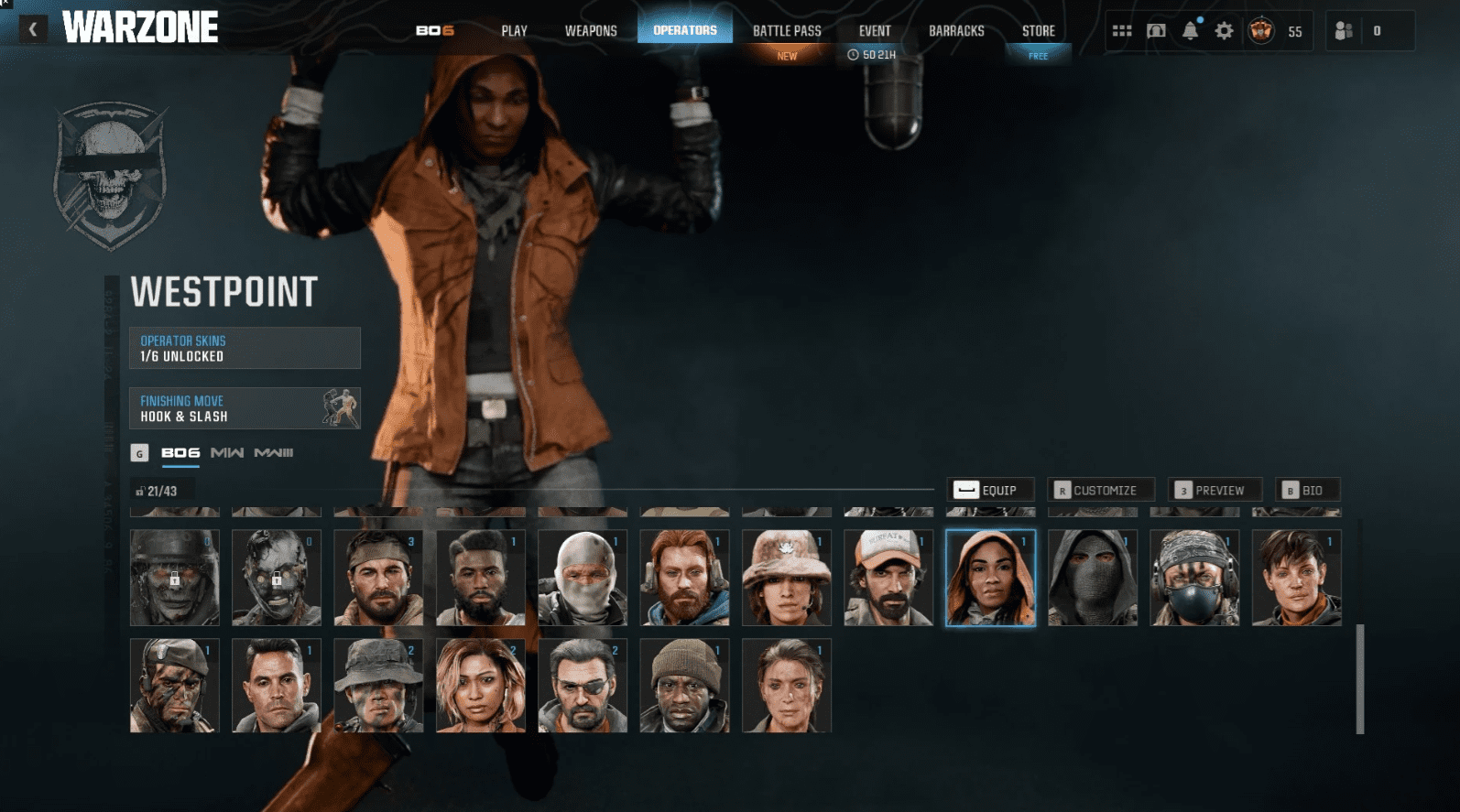This screenshot has height=812, width=1460.
Task: Open the Store menu
Action: [x=1038, y=30]
